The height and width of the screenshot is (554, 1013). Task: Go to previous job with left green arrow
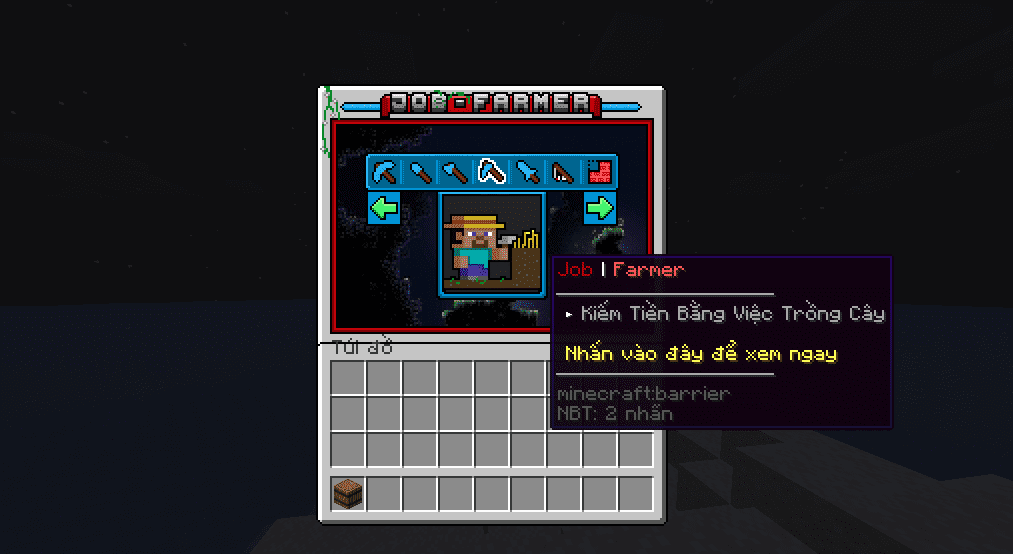384,208
